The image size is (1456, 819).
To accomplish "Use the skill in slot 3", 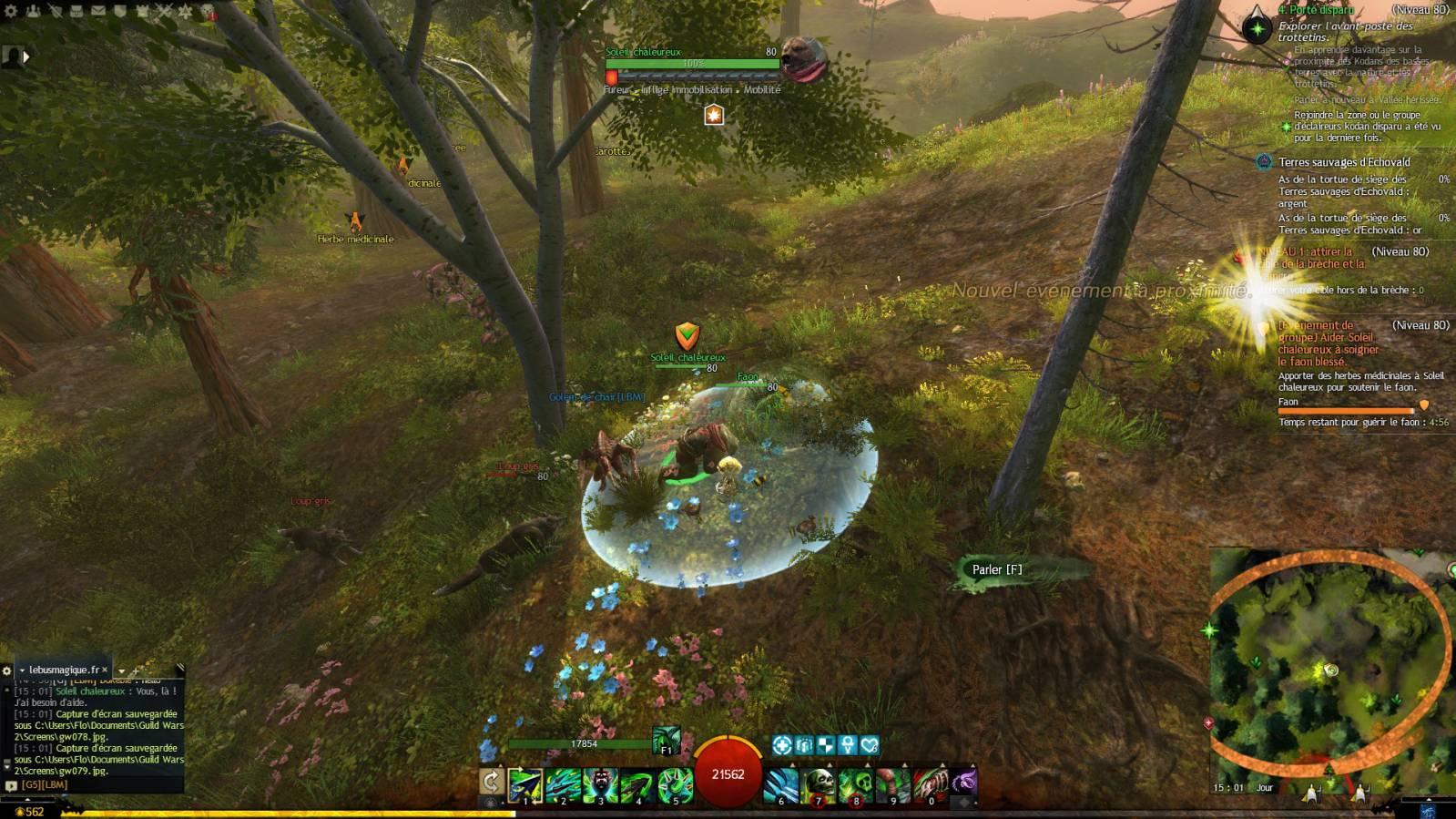I will (600, 785).
